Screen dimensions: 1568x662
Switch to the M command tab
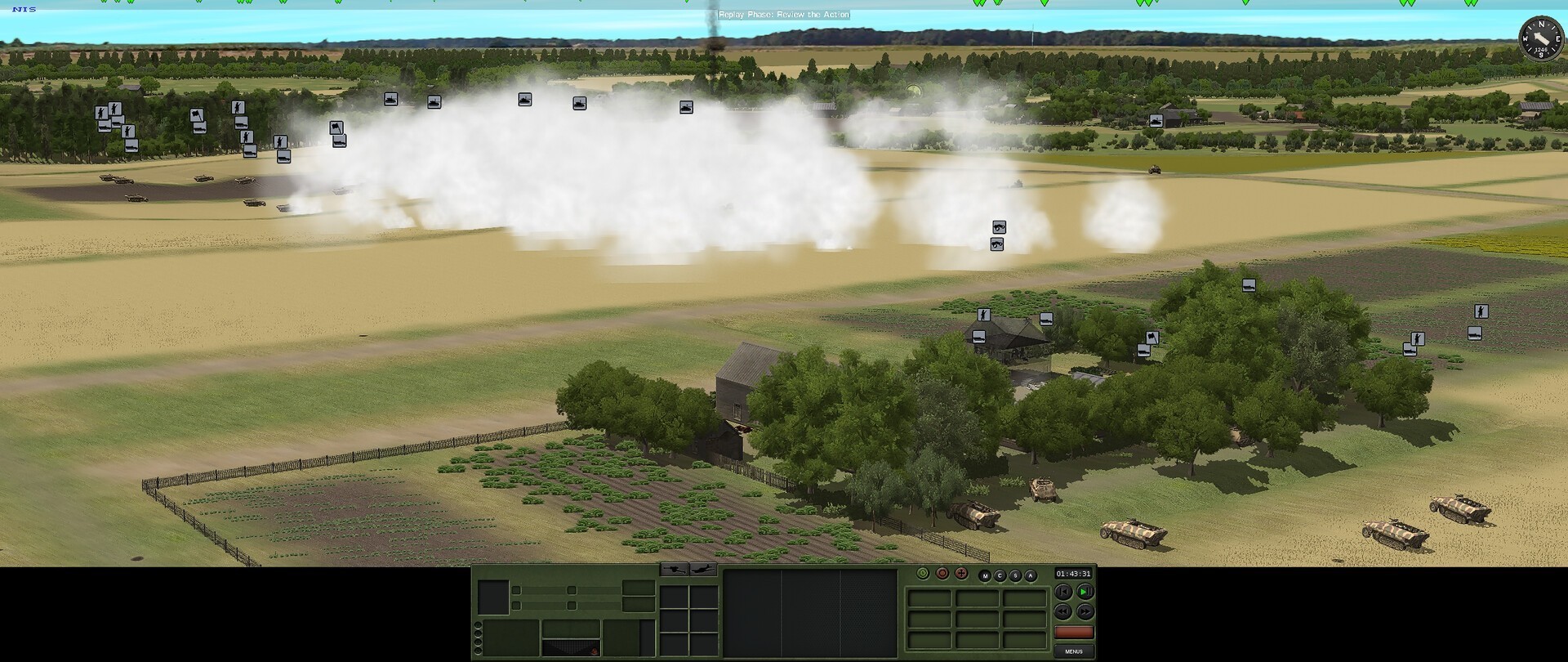985,575
